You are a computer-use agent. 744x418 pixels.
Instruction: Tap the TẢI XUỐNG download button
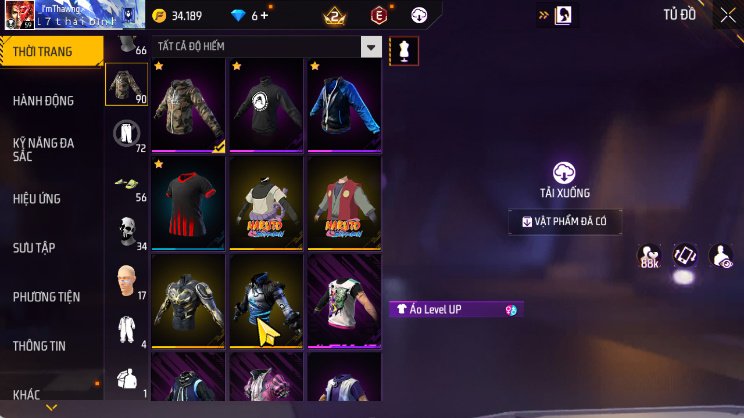[x=565, y=180]
